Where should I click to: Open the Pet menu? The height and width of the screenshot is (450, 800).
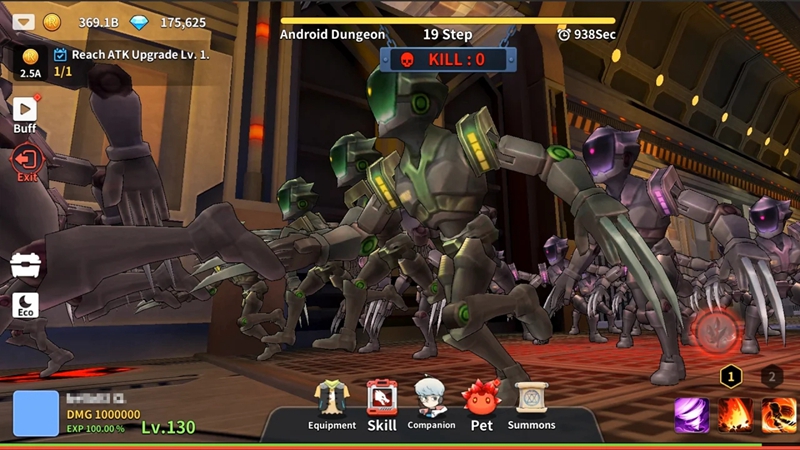tap(481, 404)
